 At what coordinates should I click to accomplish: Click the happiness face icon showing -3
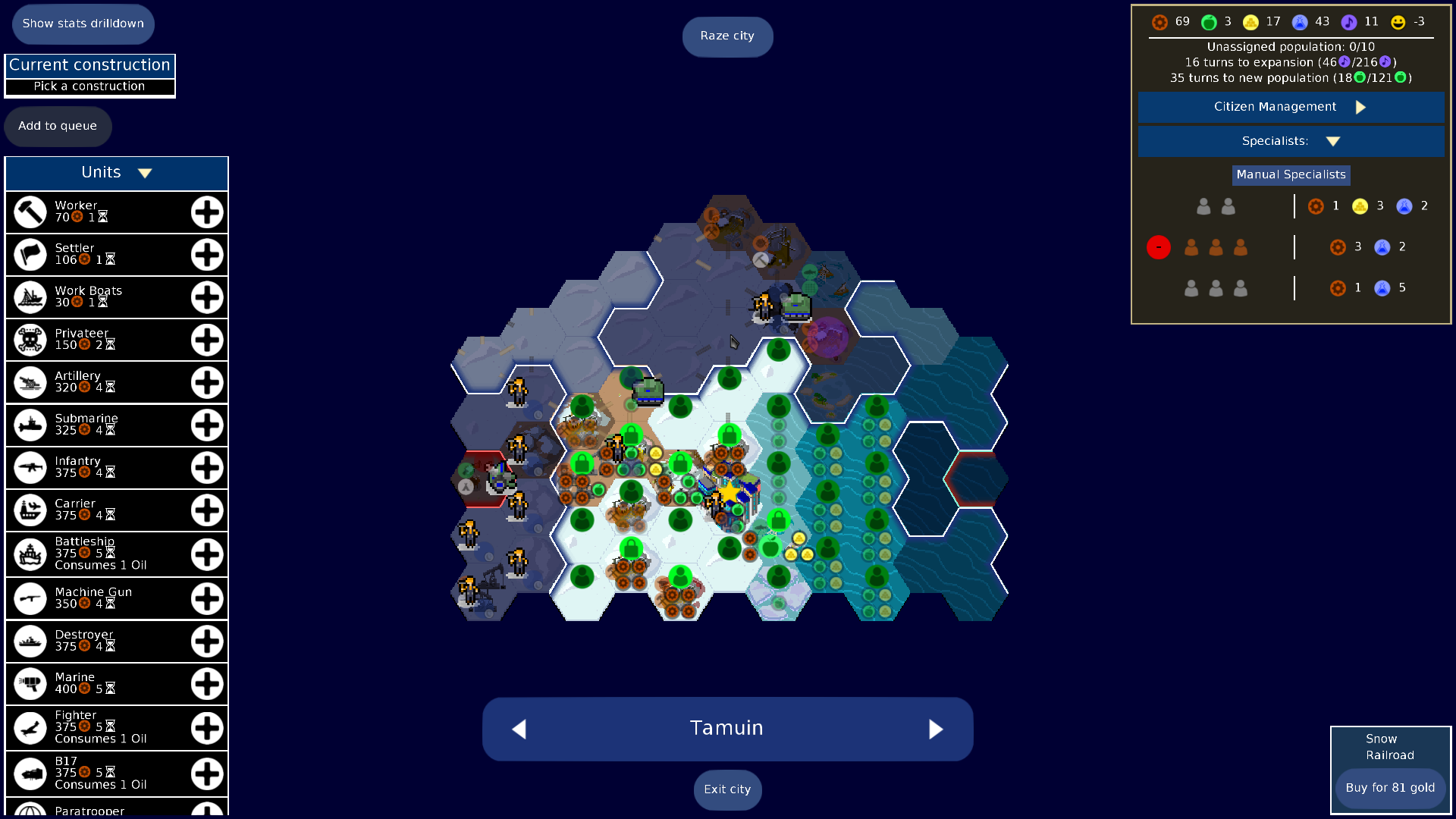tap(1399, 22)
